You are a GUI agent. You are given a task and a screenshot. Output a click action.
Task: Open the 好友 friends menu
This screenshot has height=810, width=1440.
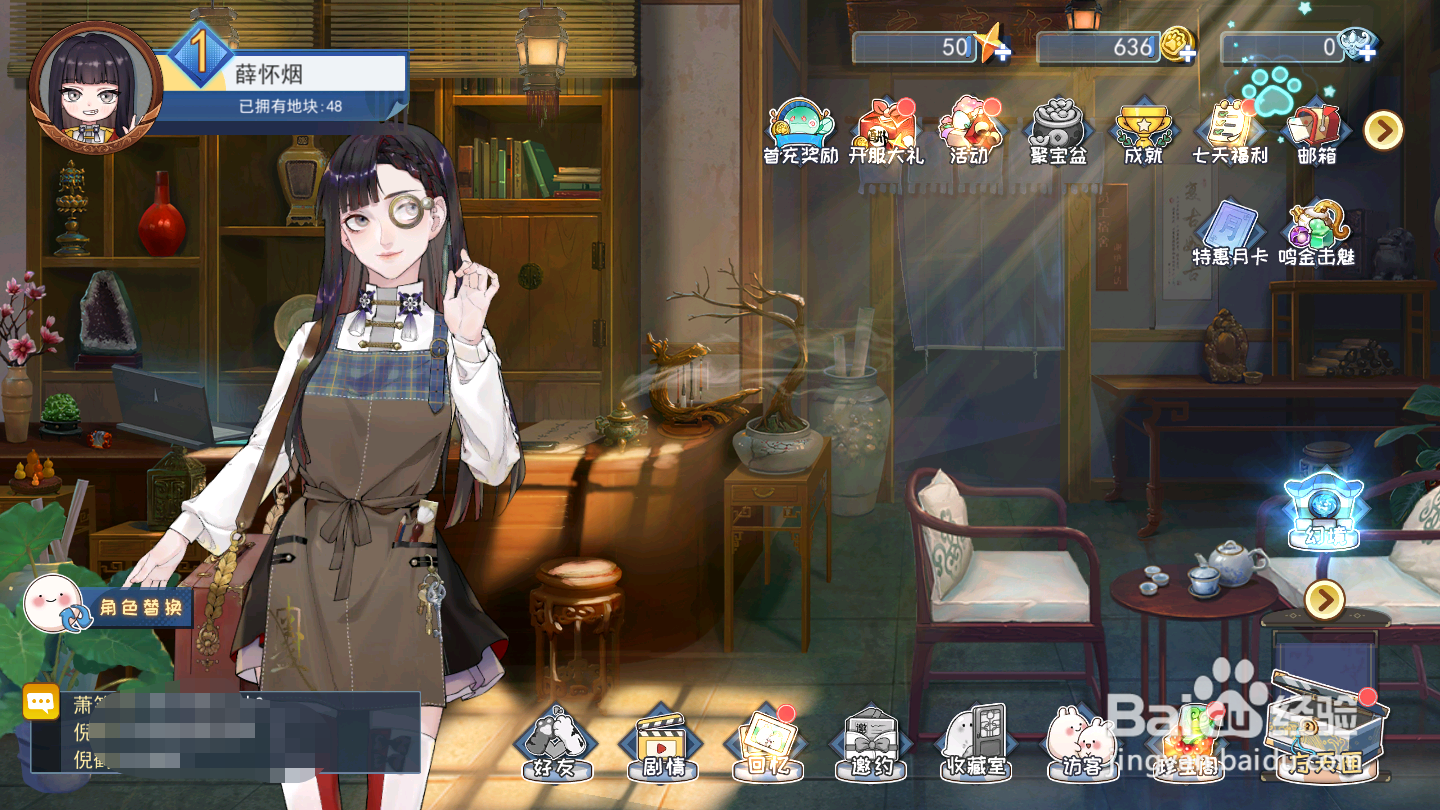tap(555, 744)
